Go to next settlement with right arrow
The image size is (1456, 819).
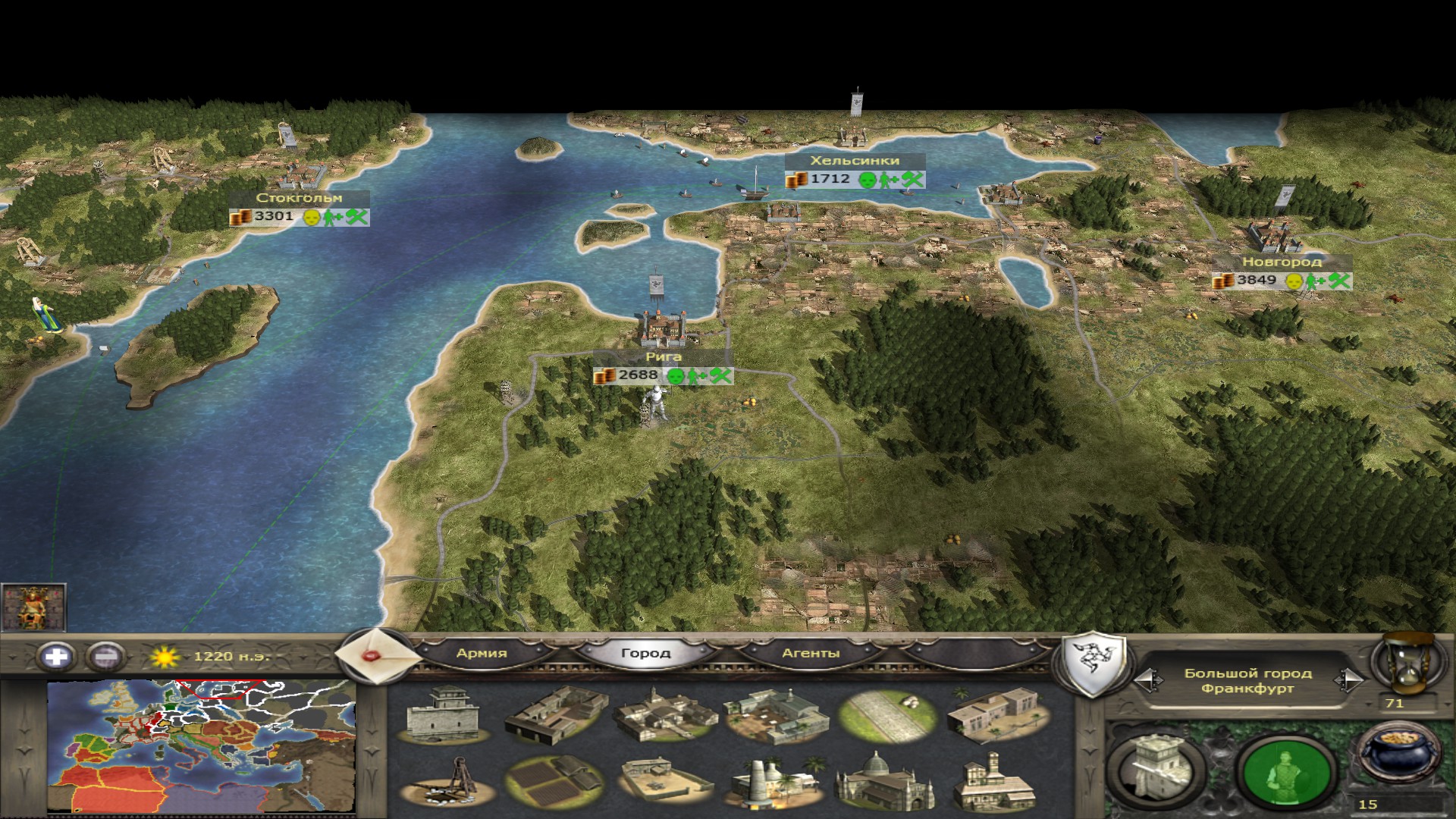1350,680
